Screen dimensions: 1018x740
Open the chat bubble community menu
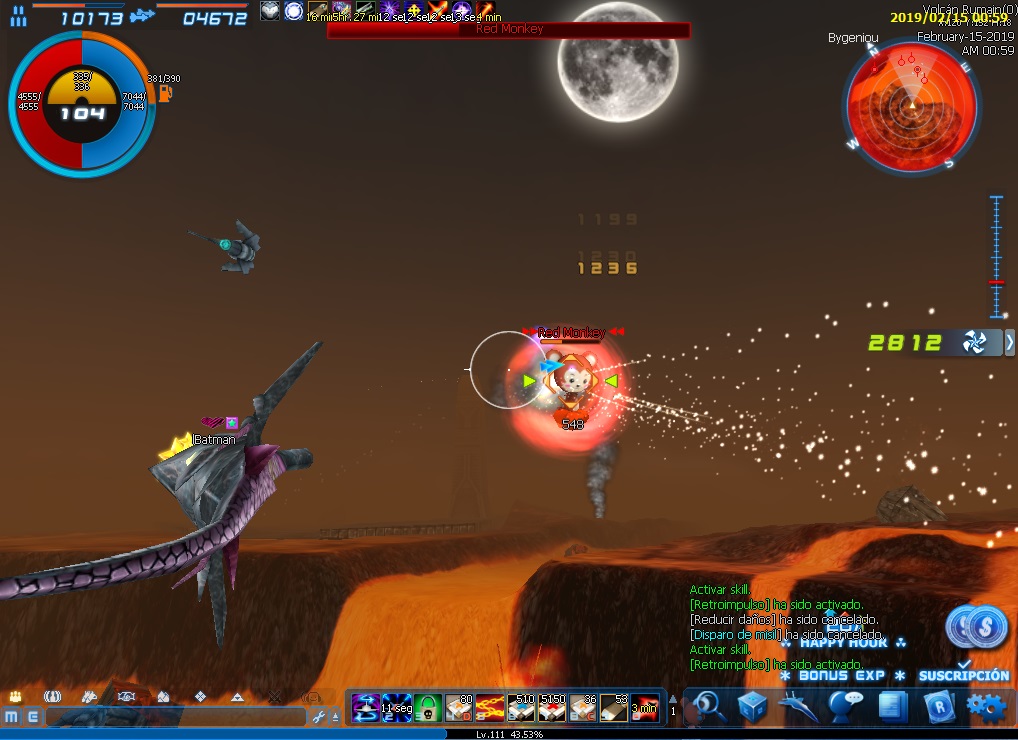point(846,707)
